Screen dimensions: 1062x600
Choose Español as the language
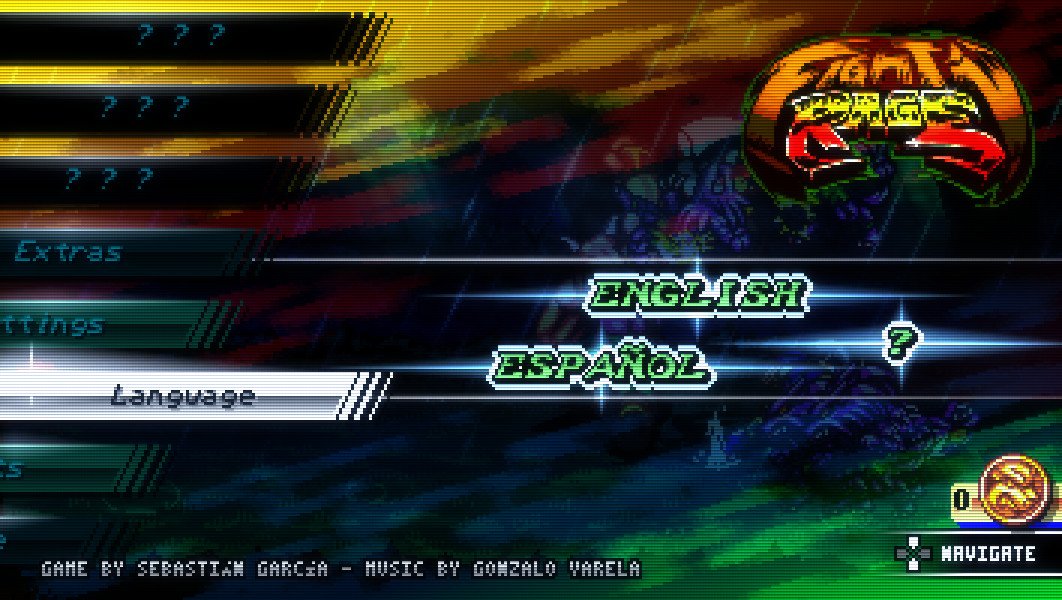click(601, 366)
